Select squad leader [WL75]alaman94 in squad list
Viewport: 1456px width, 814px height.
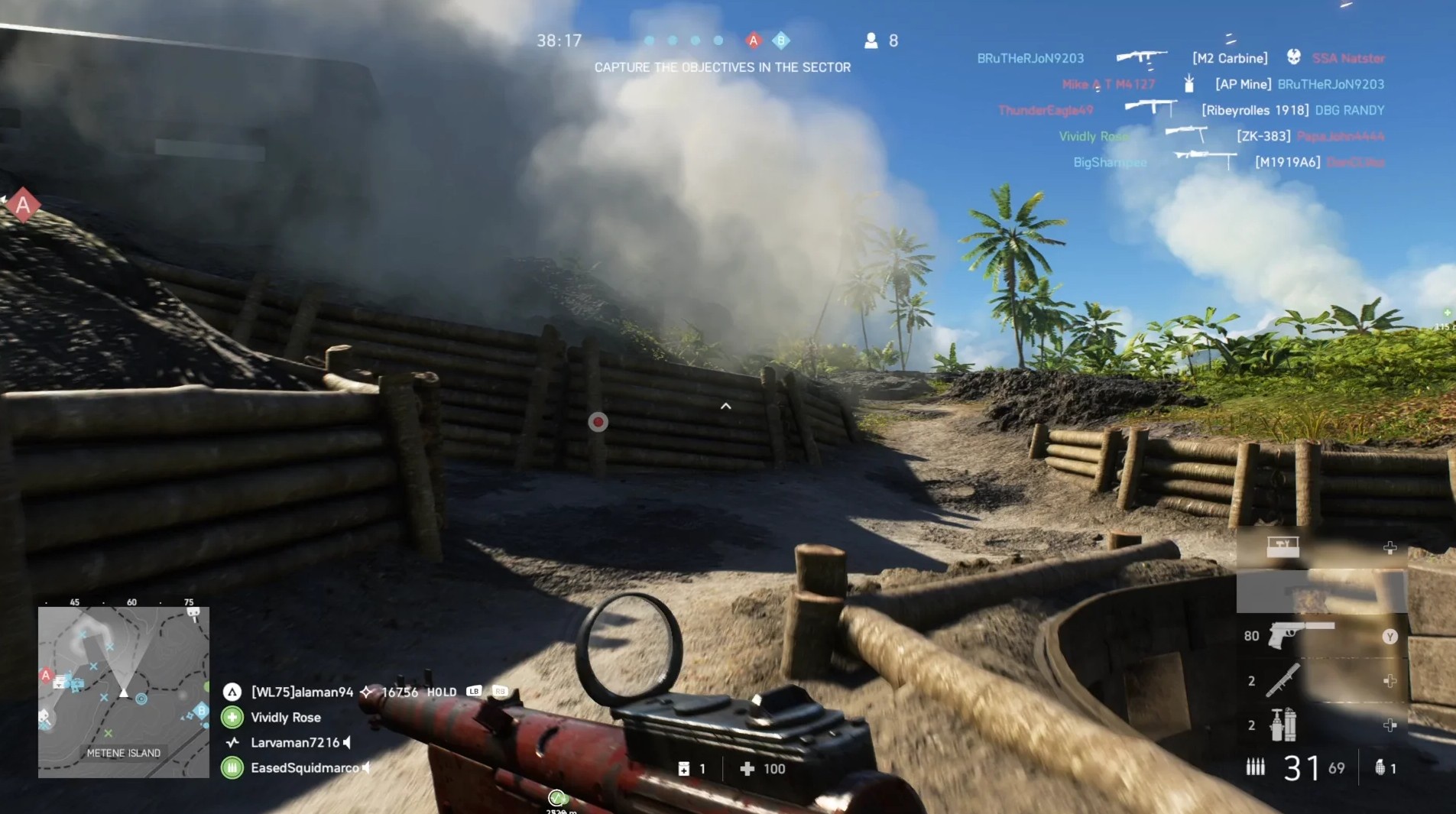302,692
